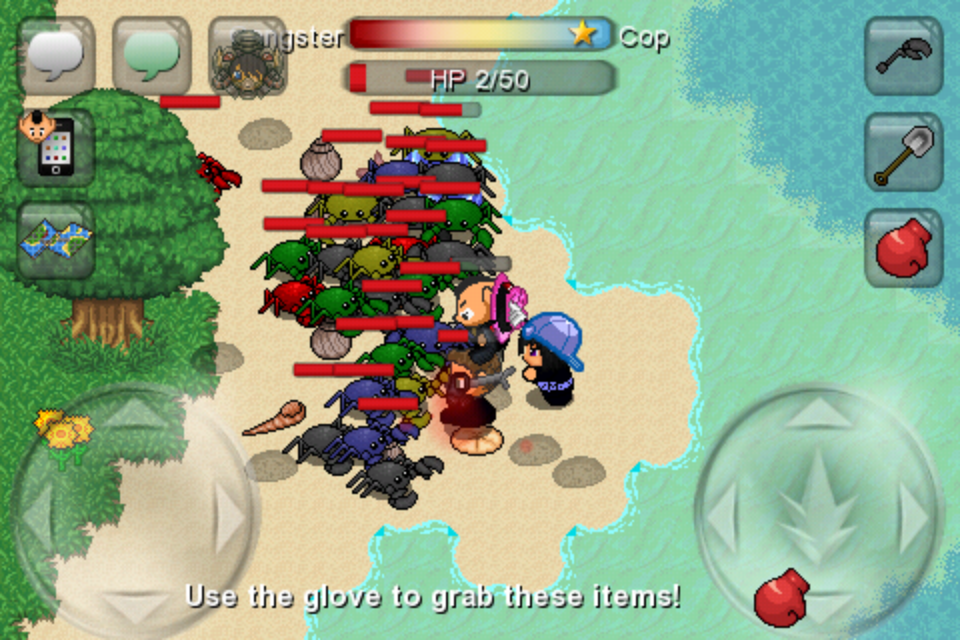Open the green speech bubble chat
This screenshot has height=640, width=960.
(x=152, y=56)
